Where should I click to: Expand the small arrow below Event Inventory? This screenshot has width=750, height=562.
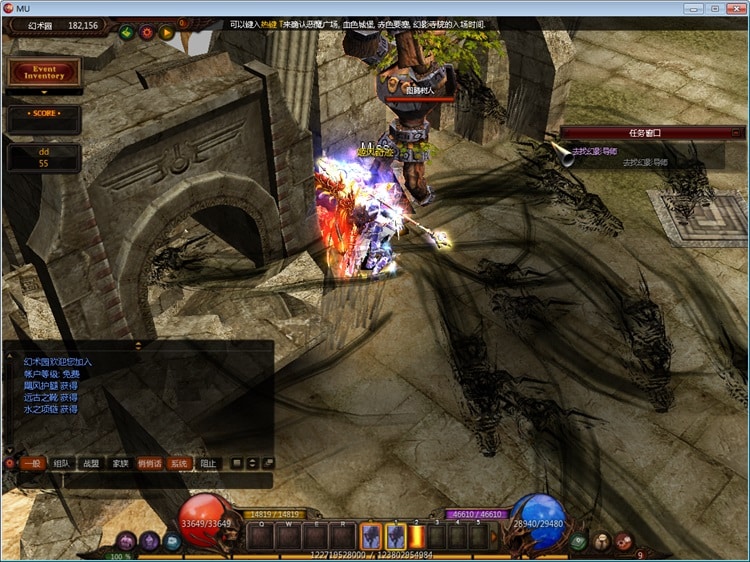pos(43,92)
